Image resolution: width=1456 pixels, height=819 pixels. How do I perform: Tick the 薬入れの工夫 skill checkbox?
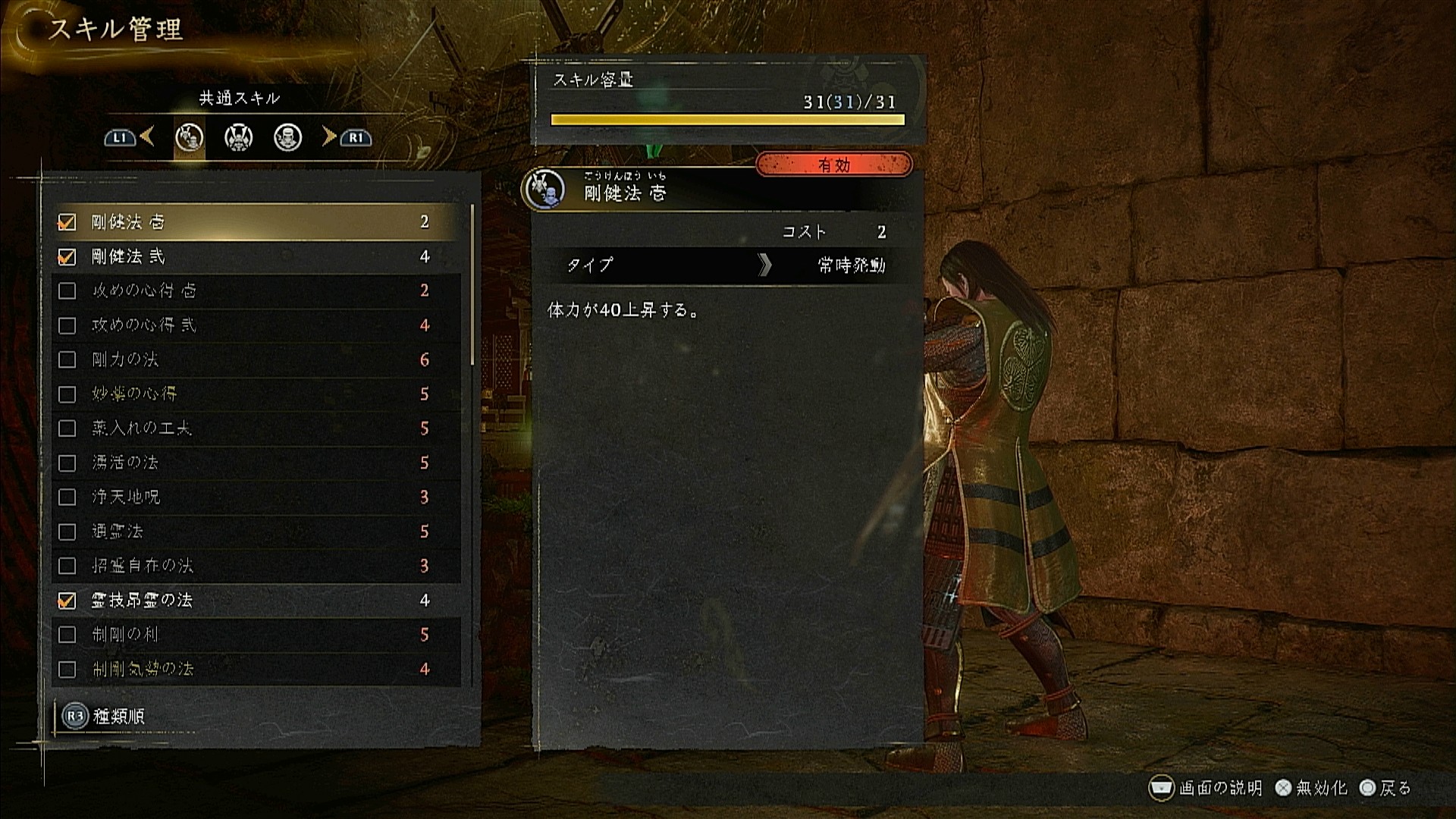click(x=67, y=428)
